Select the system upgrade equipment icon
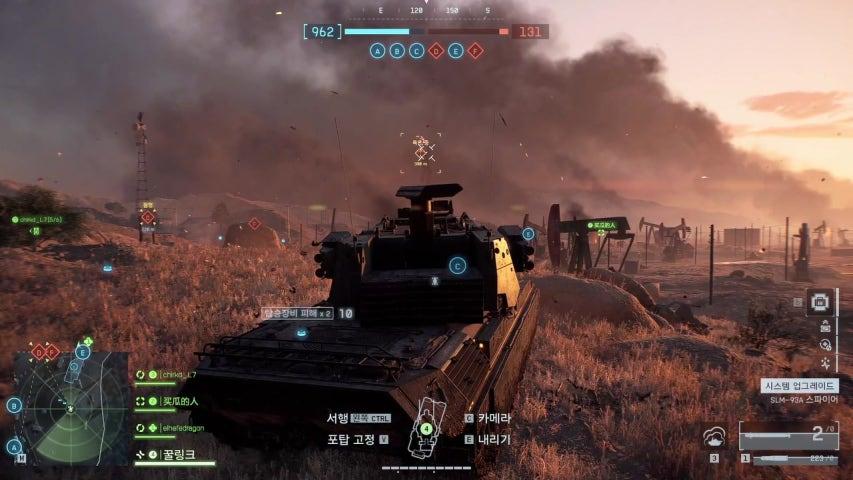The image size is (853, 480). (822, 302)
